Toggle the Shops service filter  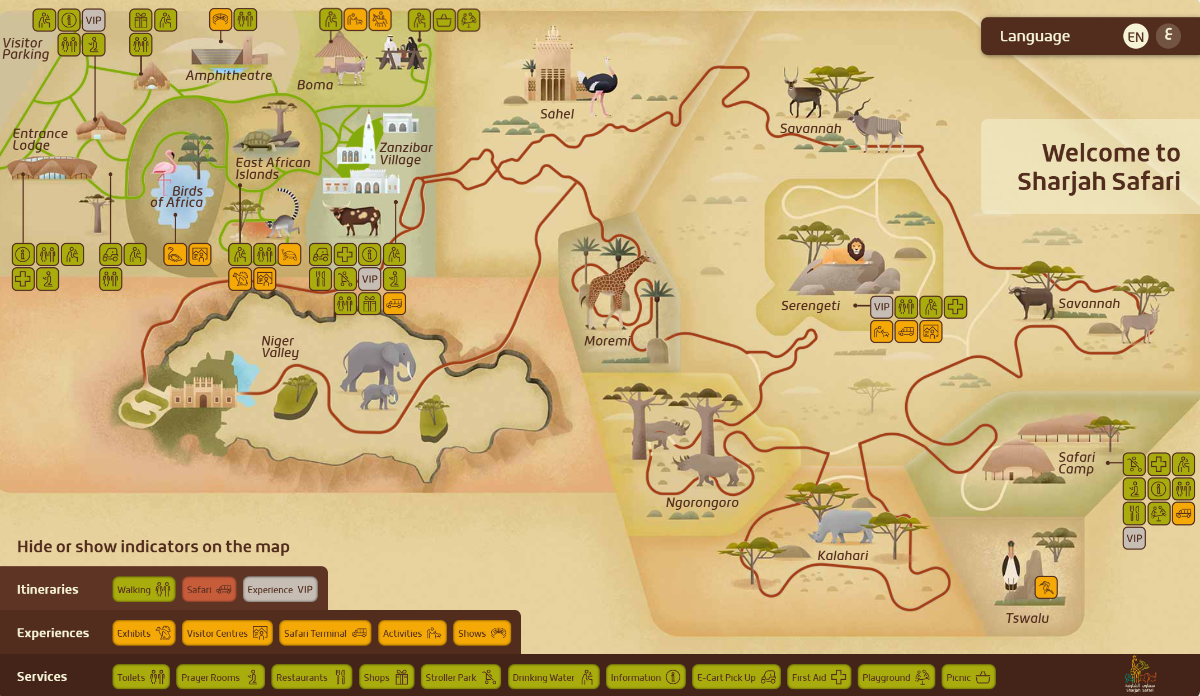click(386, 677)
